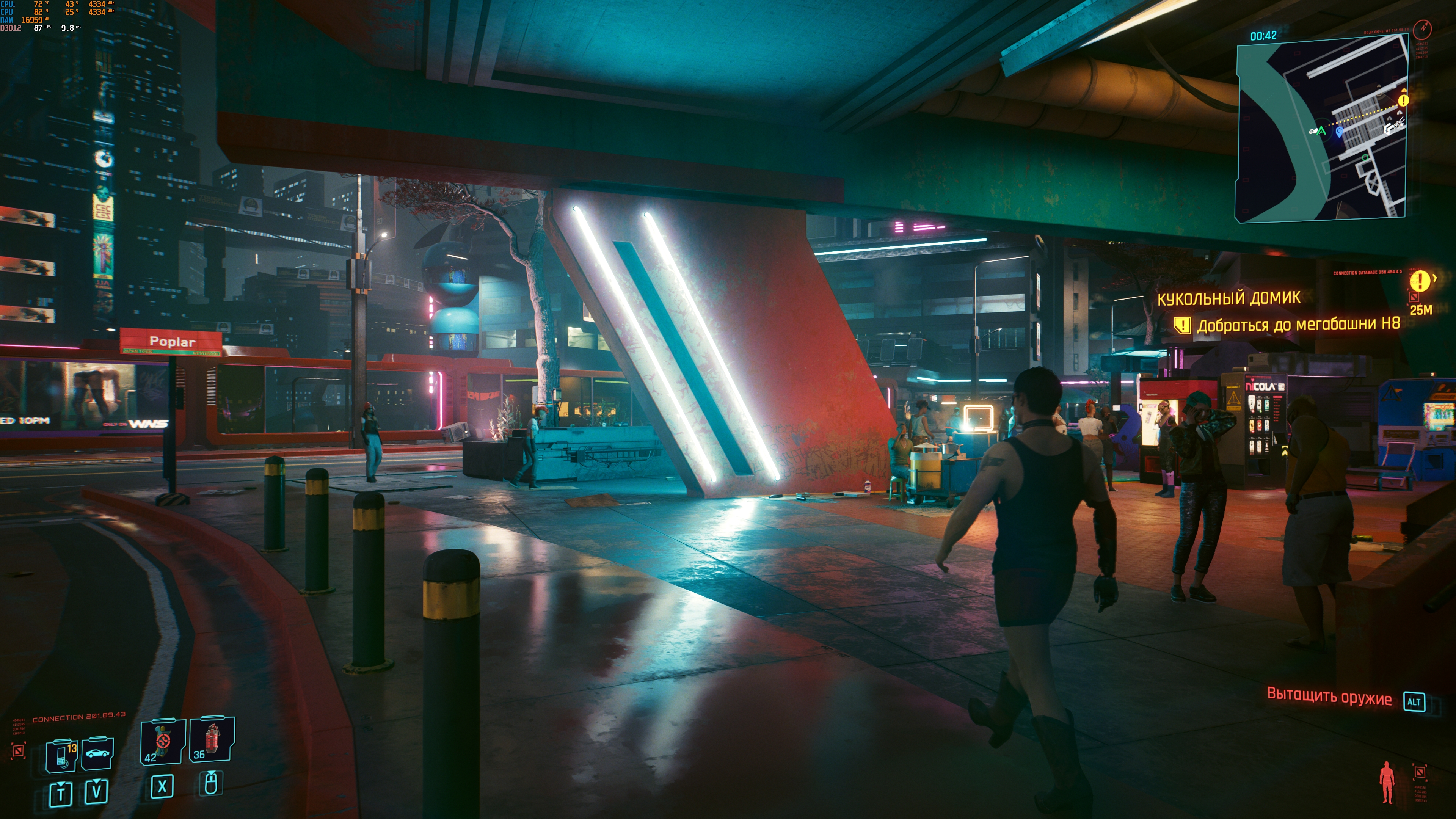This screenshot has width=1456, height=819.
Task: Click the red character silhouette status icon
Action: tap(1387, 782)
